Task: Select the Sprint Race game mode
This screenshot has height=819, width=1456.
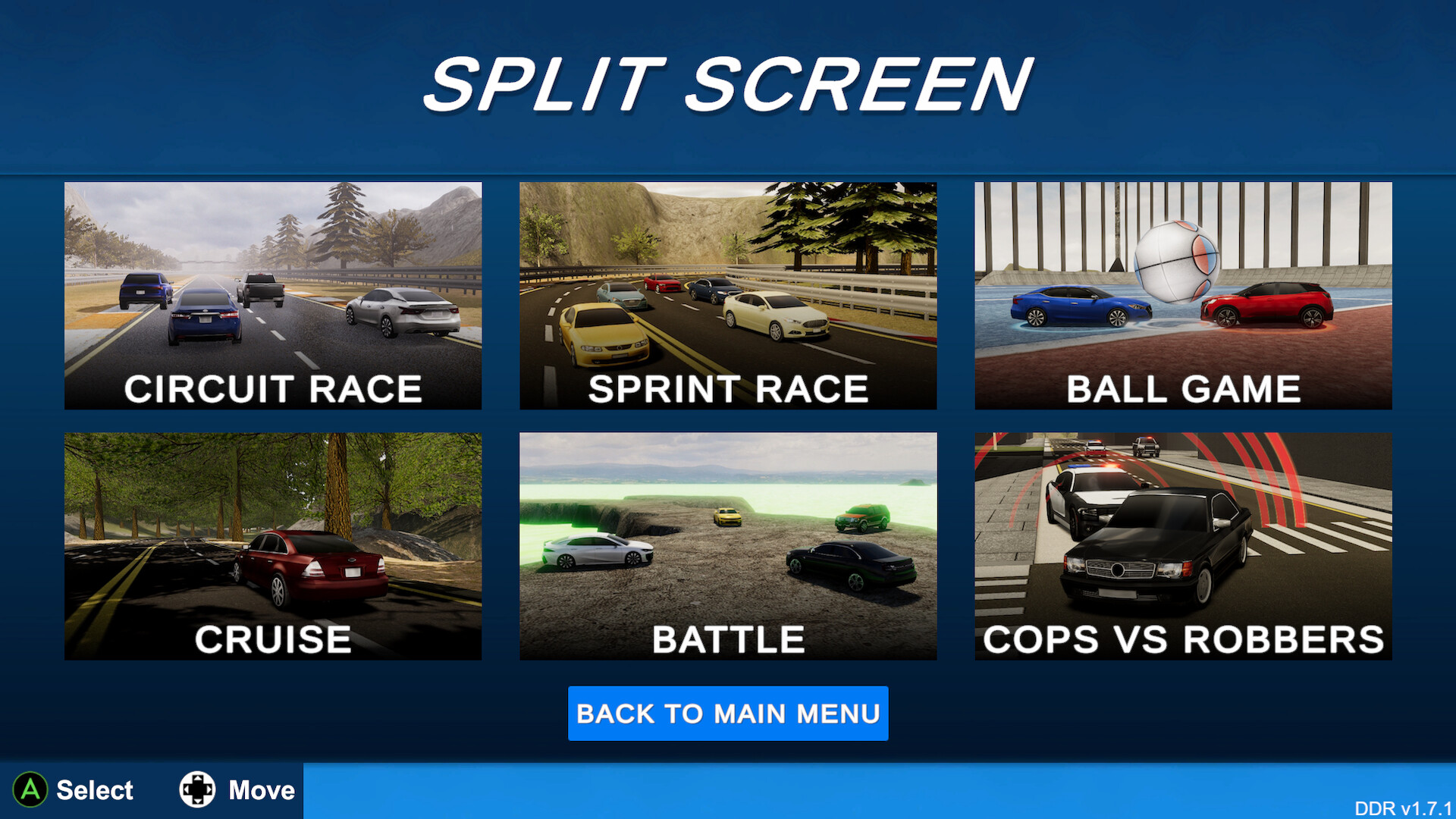Action: pos(728,296)
